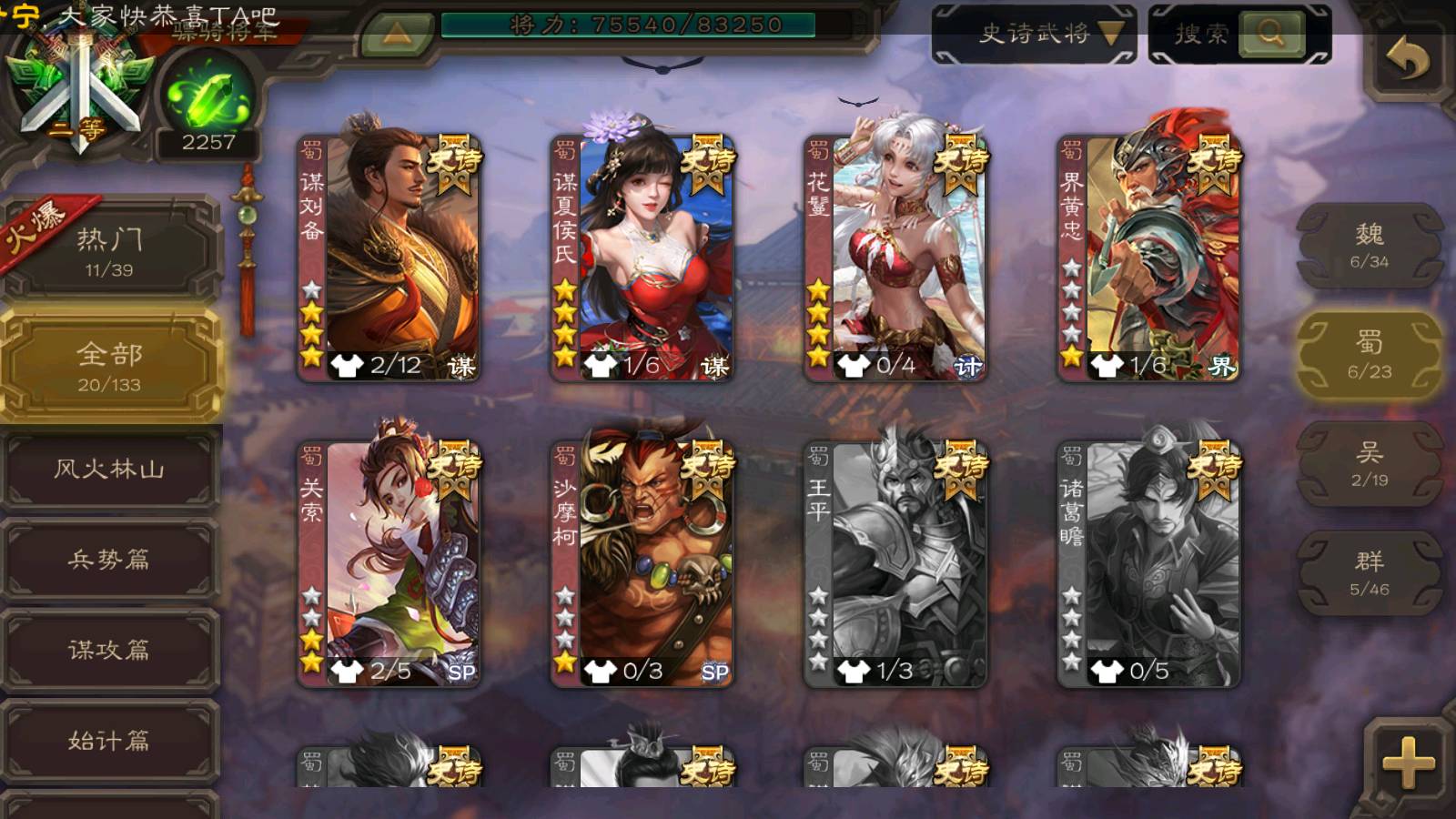Choose the 界黄忠 general card

pos(1148,258)
